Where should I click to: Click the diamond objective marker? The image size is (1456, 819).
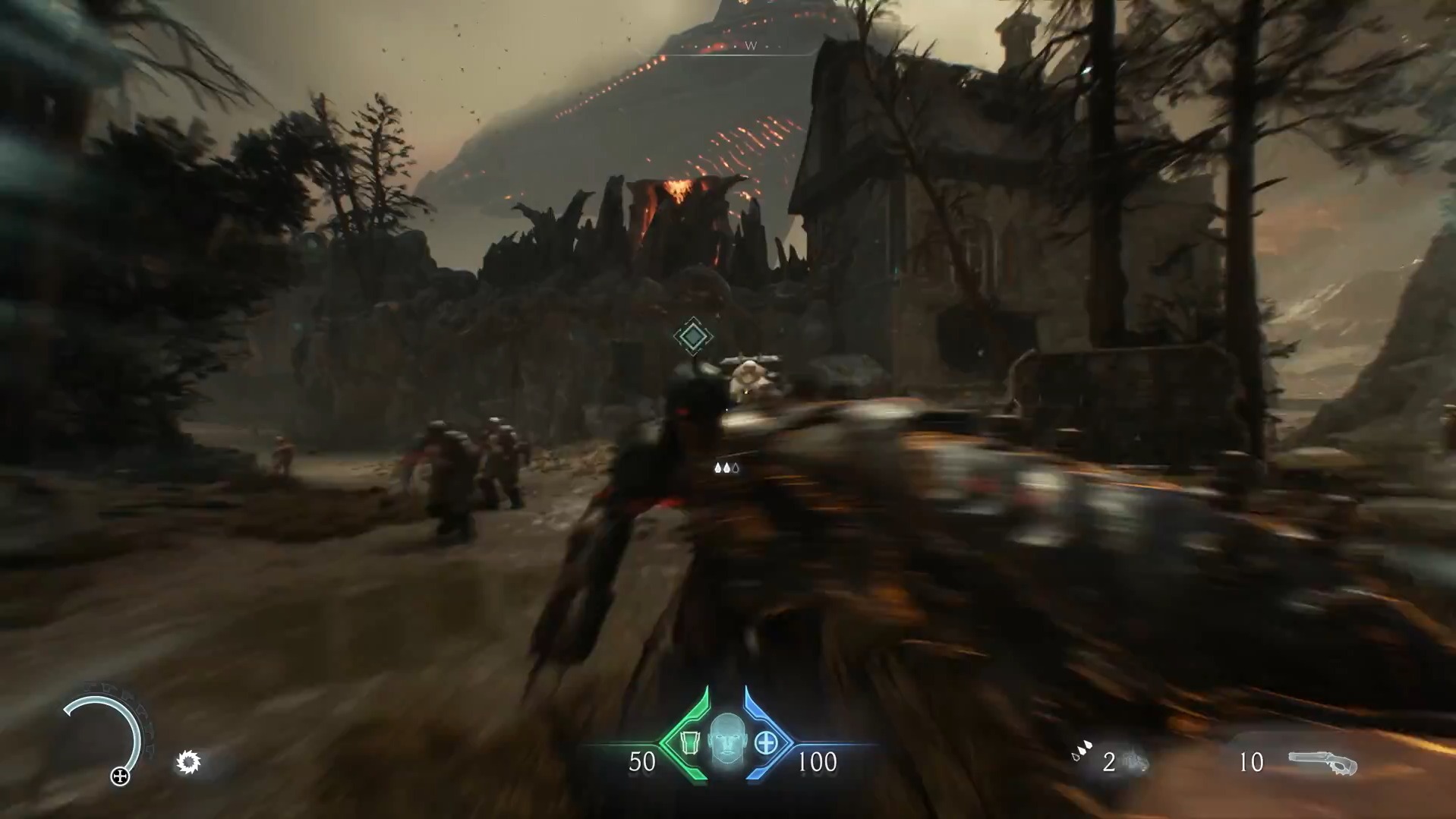point(692,336)
